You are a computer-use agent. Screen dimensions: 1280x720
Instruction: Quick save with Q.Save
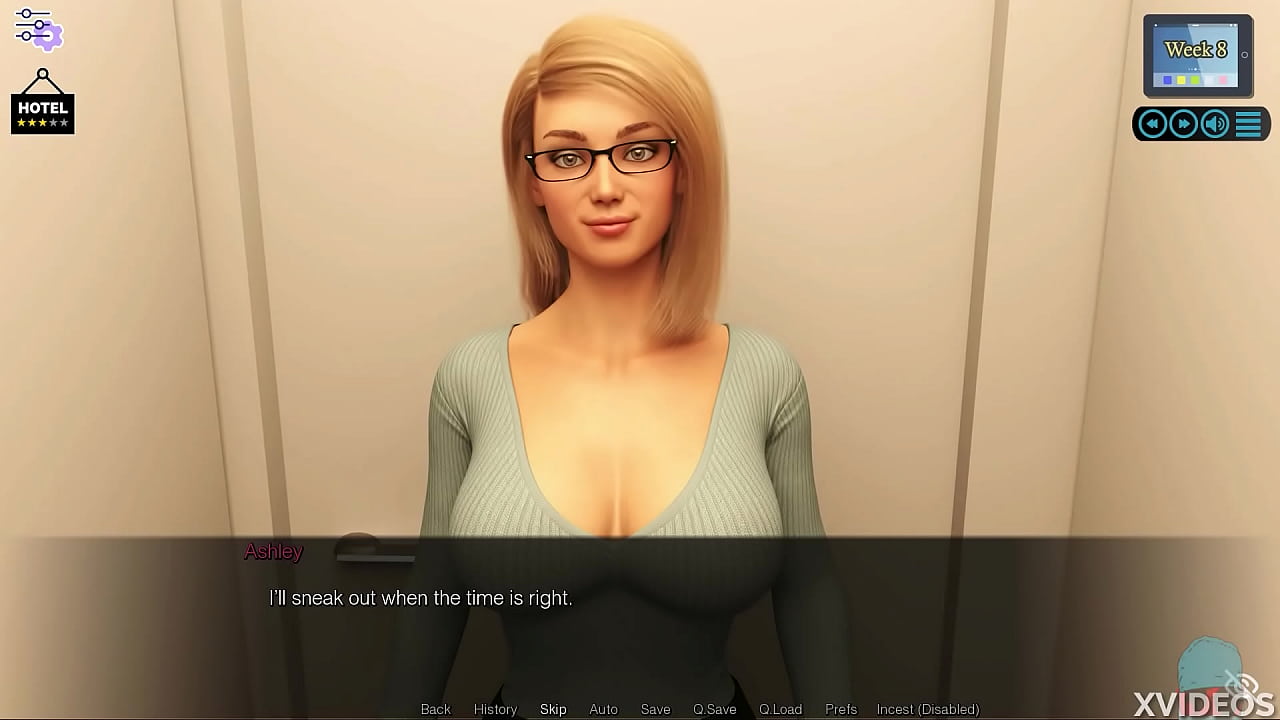714,709
